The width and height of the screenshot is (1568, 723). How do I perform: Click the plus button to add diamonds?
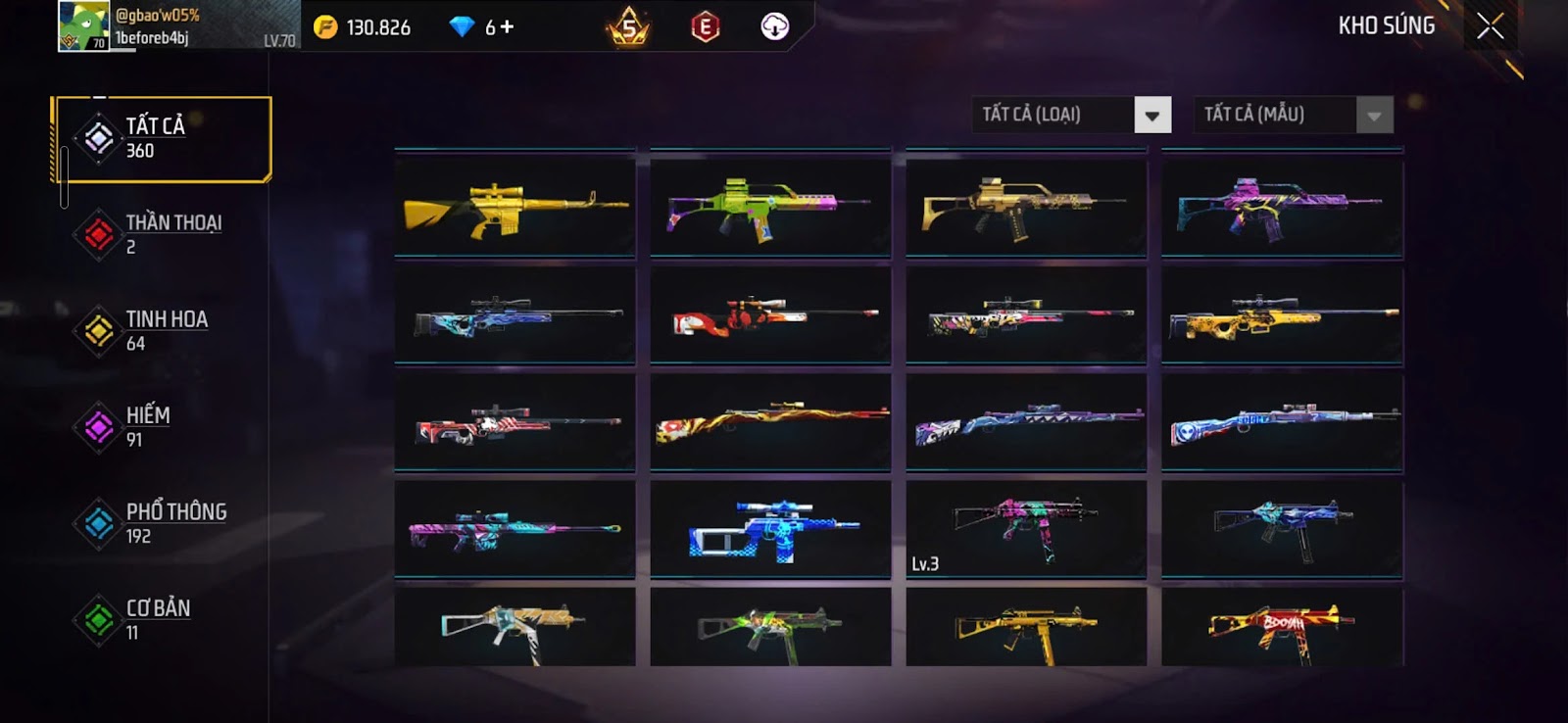(x=507, y=27)
